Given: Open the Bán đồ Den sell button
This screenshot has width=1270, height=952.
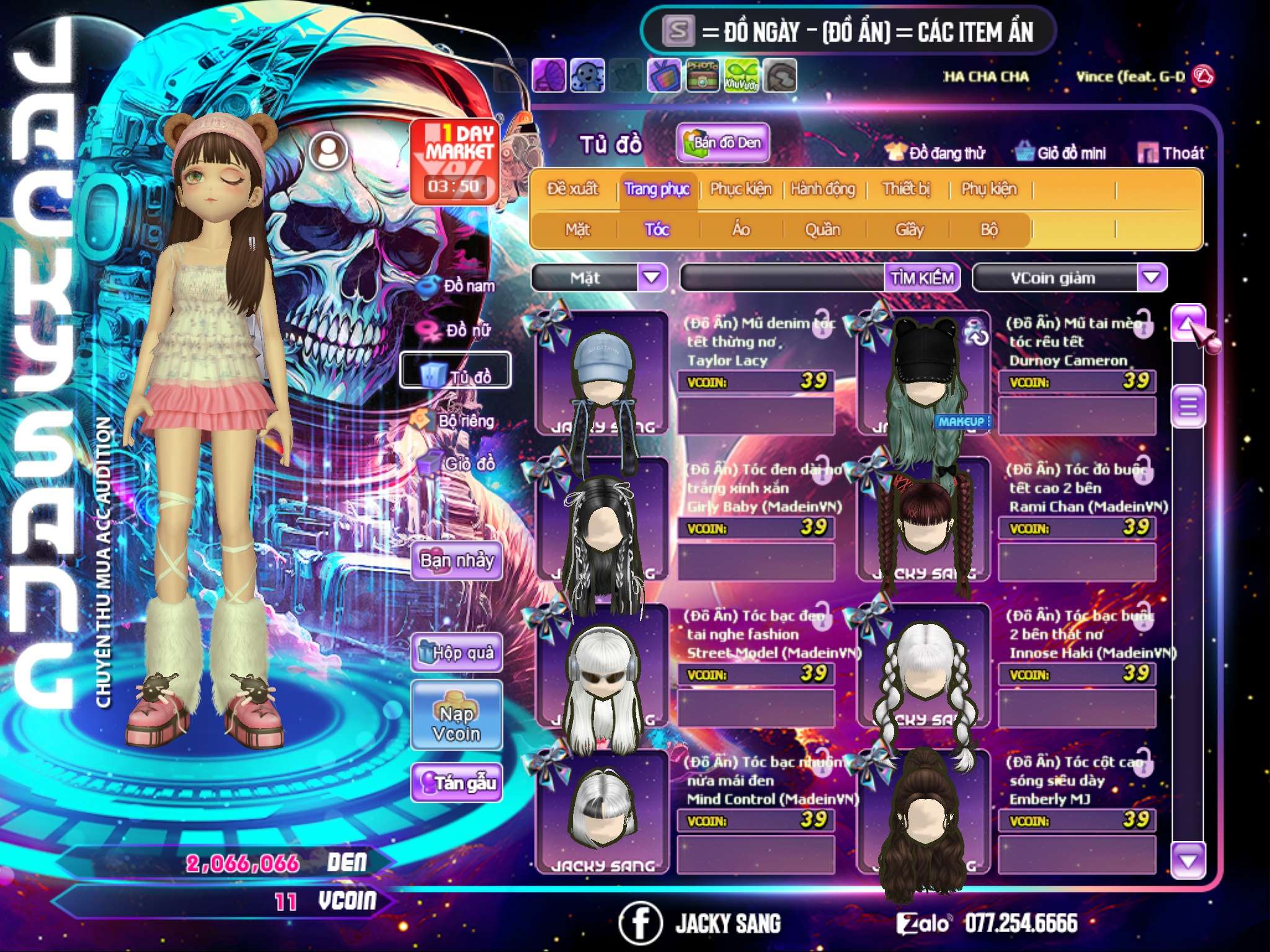Looking at the screenshot, I should pos(722,143).
